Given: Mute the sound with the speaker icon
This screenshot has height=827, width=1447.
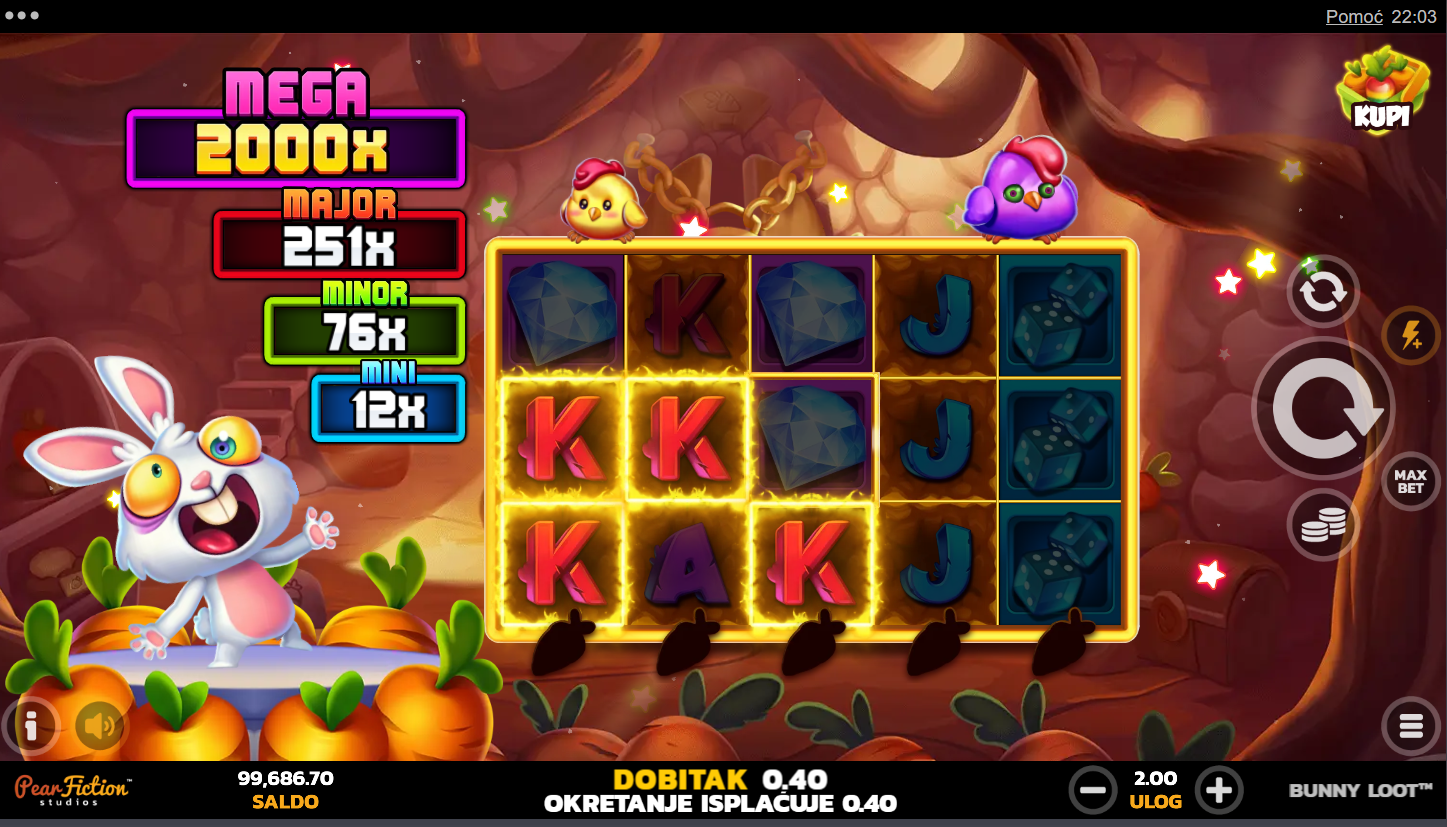Looking at the screenshot, I should coord(100,726).
